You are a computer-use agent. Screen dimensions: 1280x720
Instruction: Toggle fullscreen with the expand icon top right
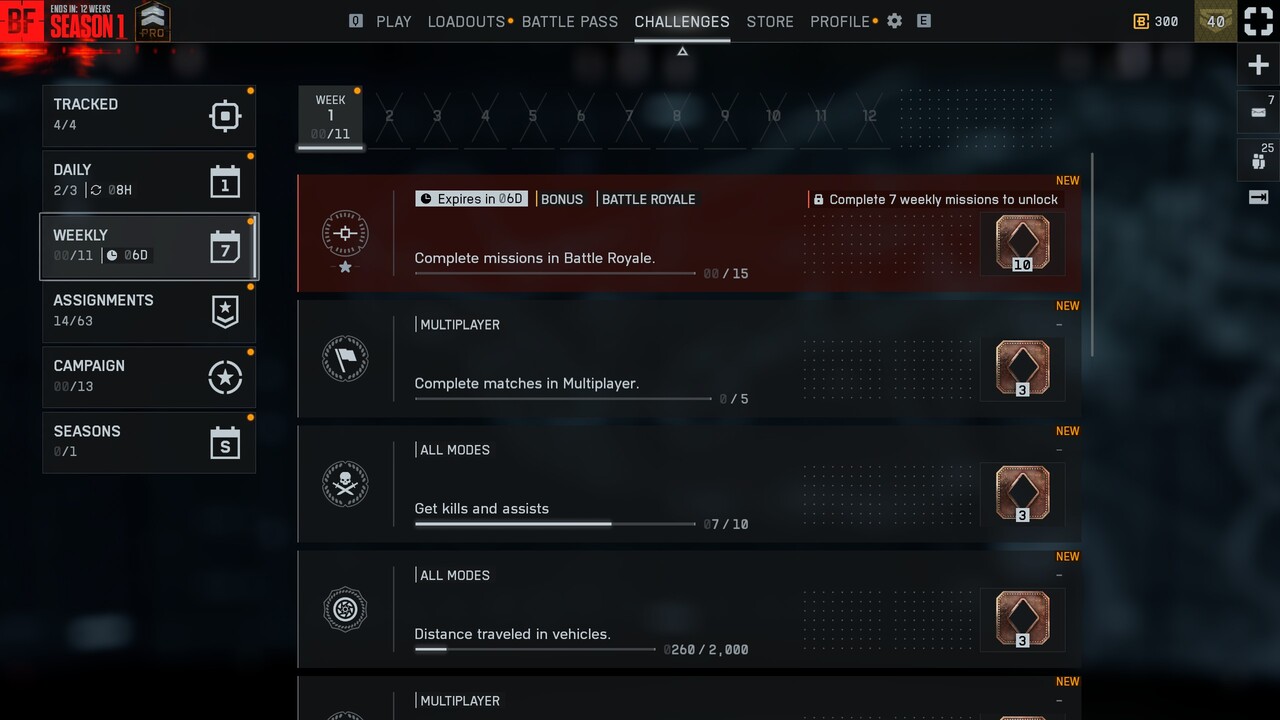(1258, 20)
